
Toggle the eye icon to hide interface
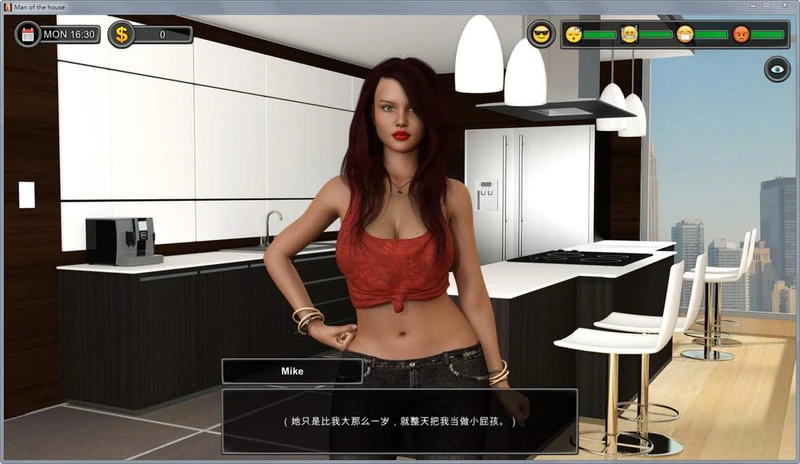[x=776, y=68]
